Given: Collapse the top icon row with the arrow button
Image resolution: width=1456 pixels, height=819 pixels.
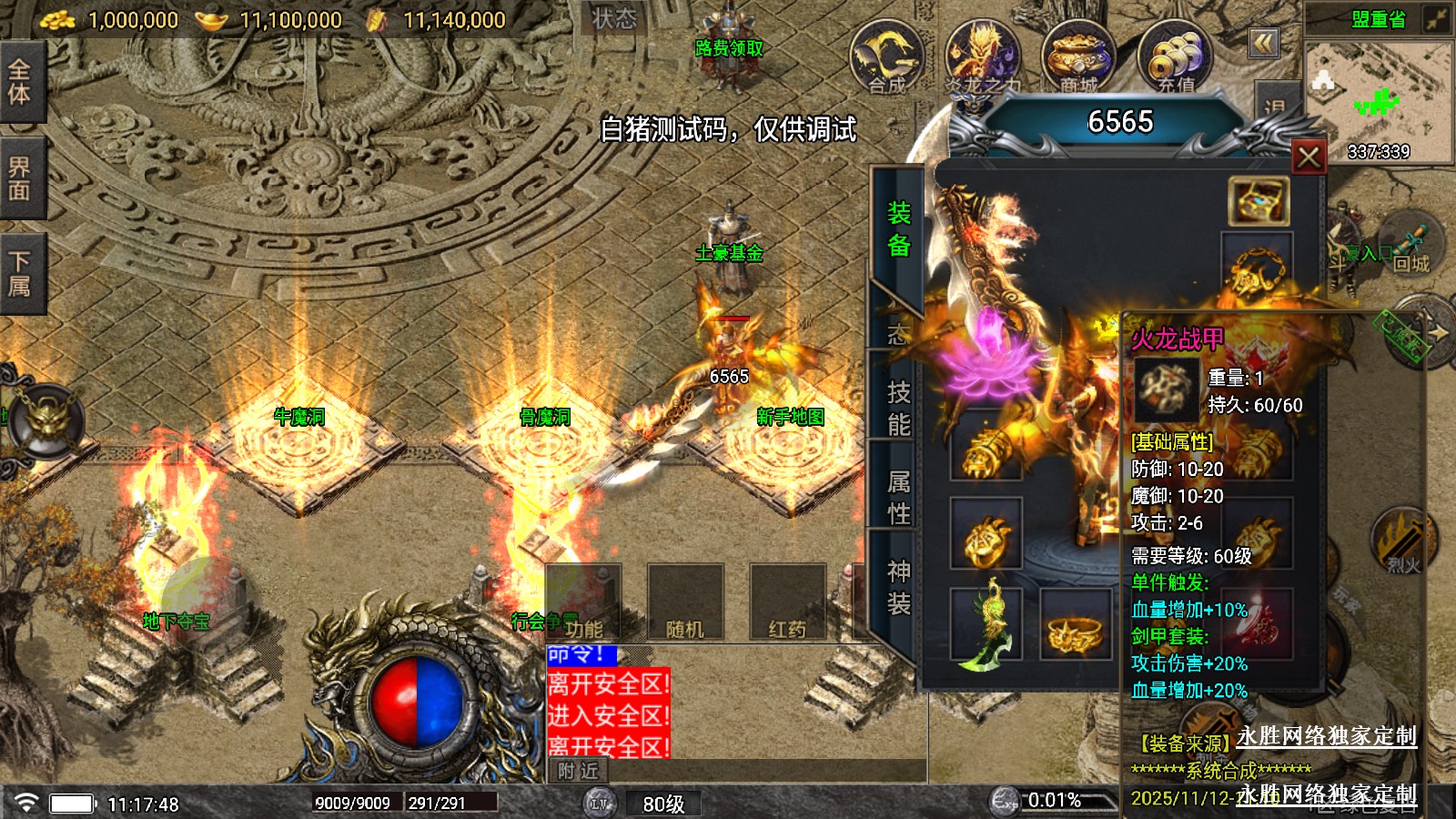Looking at the screenshot, I should (1263, 43).
